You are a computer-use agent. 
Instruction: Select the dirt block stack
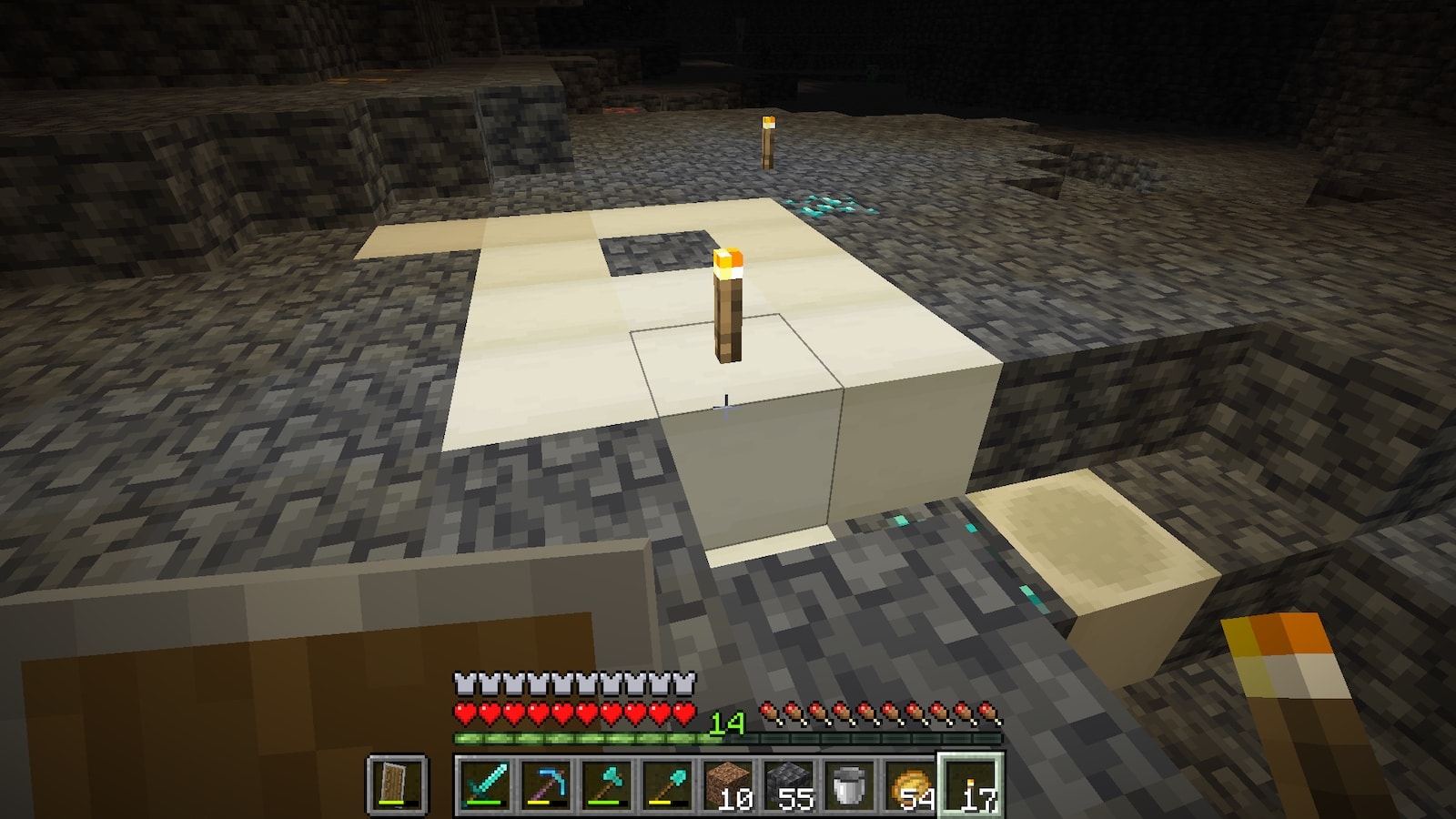pos(728,784)
